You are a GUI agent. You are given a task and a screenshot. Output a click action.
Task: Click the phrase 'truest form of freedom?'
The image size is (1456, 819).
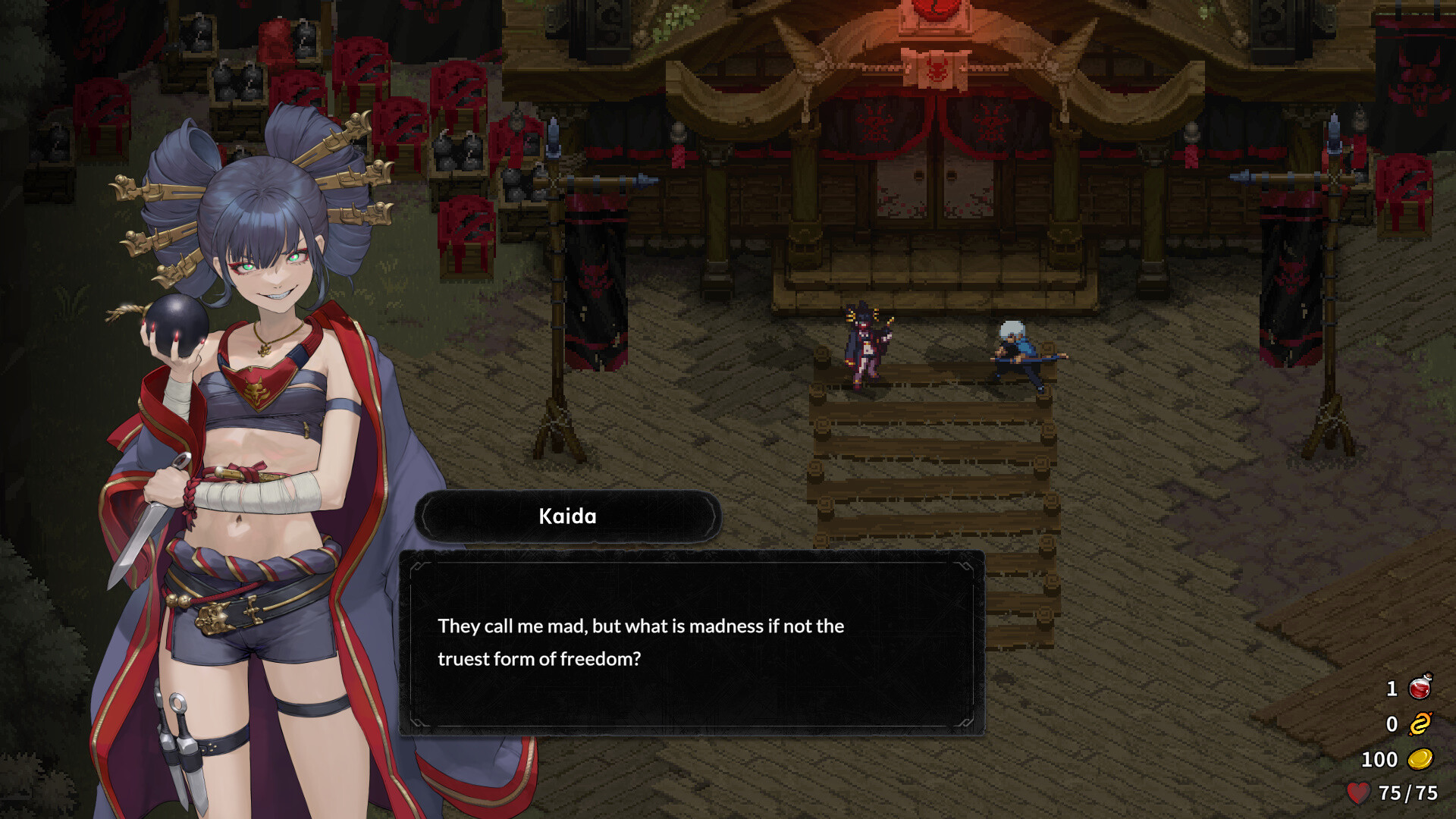pos(541,659)
